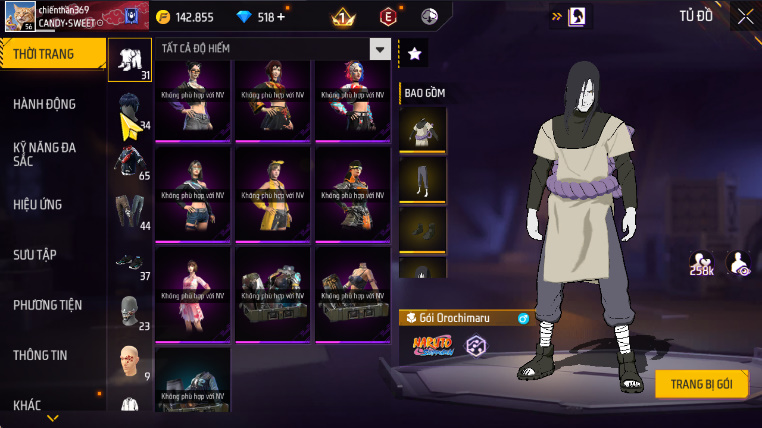762x428 pixels.
Task: Click the TRANG BỊ GÓI equip button
Action: 702,384
